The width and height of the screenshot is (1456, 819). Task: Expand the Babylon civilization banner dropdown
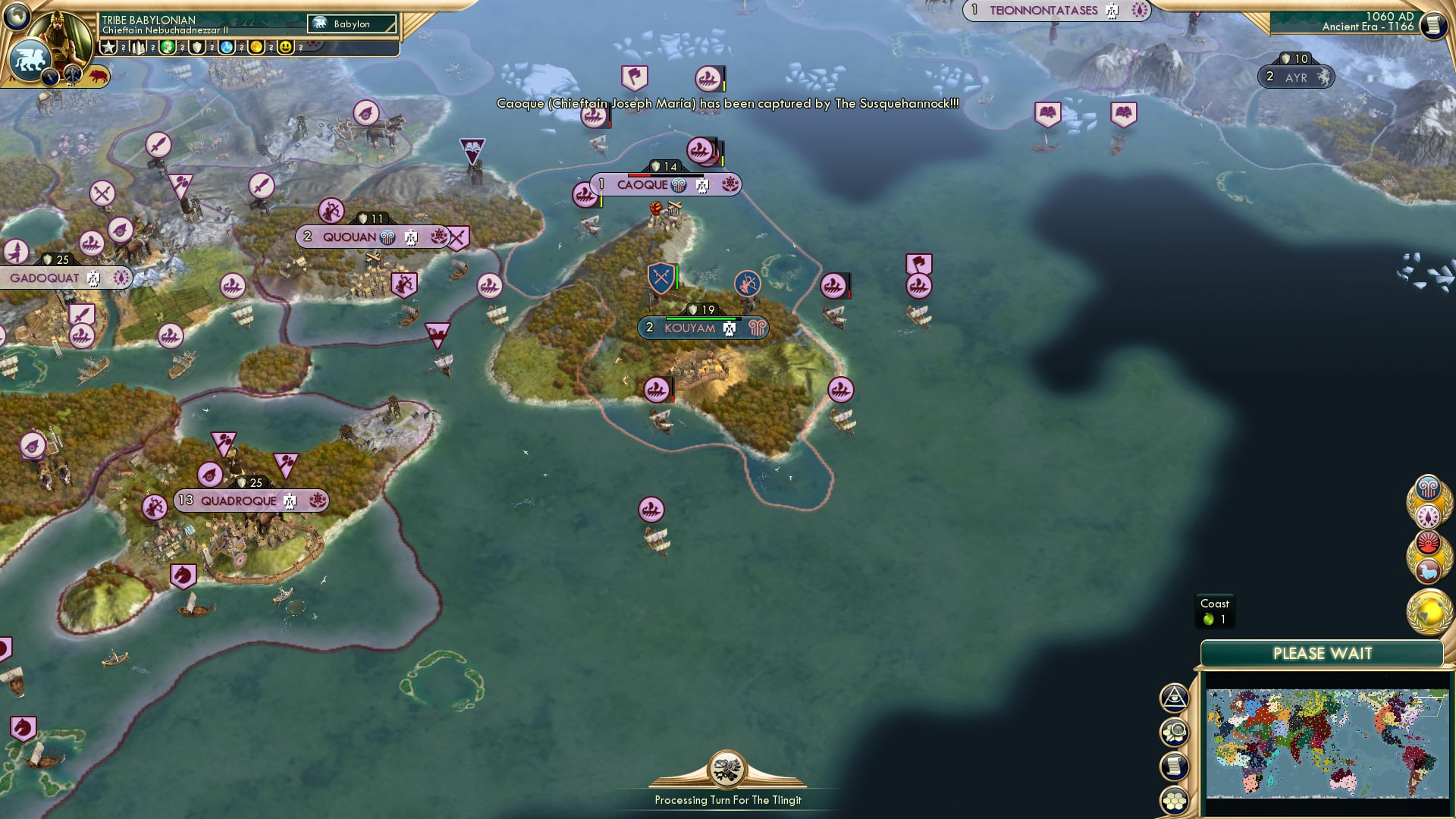pos(351,24)
